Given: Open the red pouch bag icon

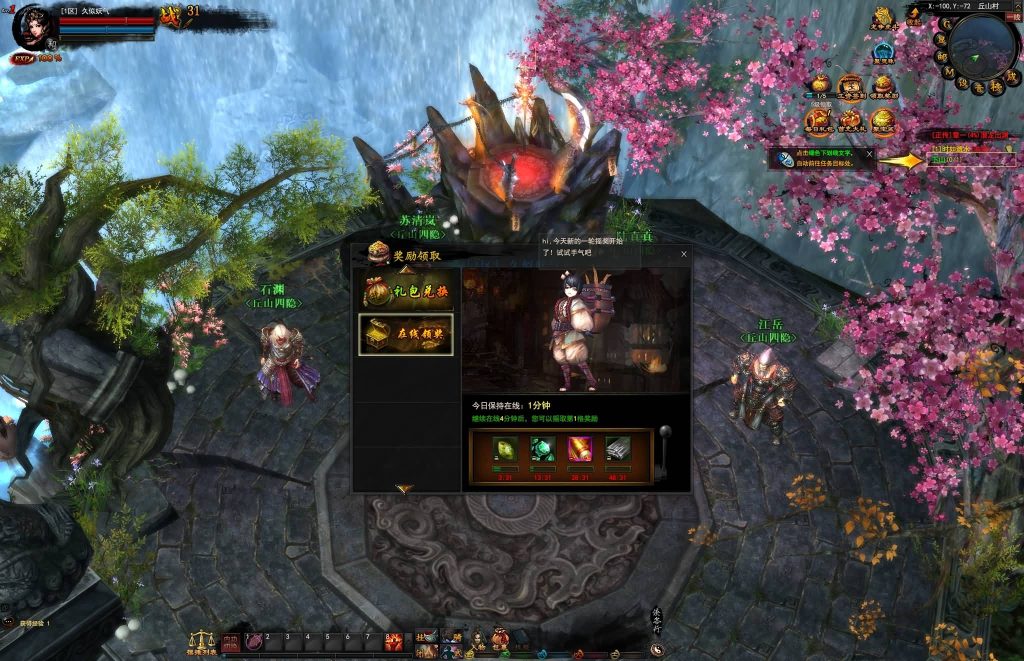Looking at the screenshot, I should coord(499,638).
